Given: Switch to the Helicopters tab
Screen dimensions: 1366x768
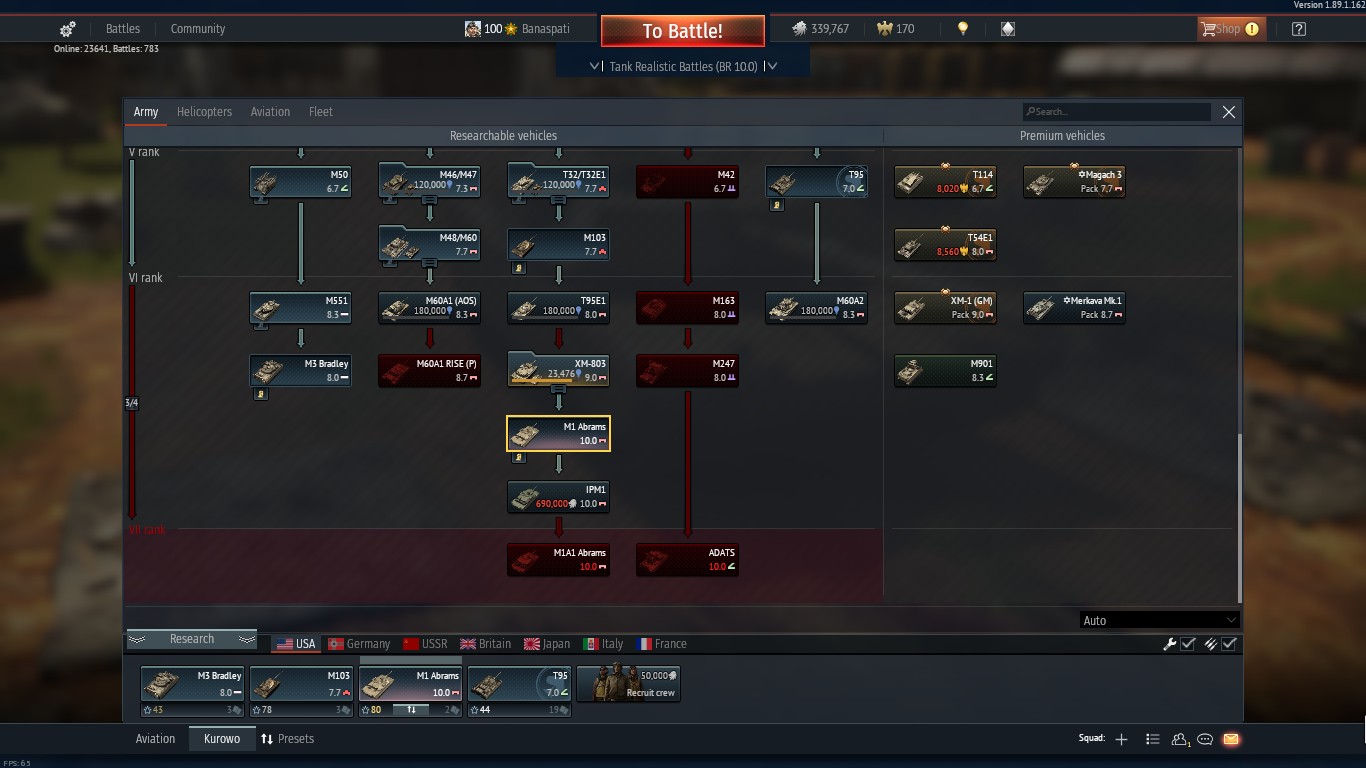Looking at the screenshot, I should pyautogui.click(x=204, y=111).
